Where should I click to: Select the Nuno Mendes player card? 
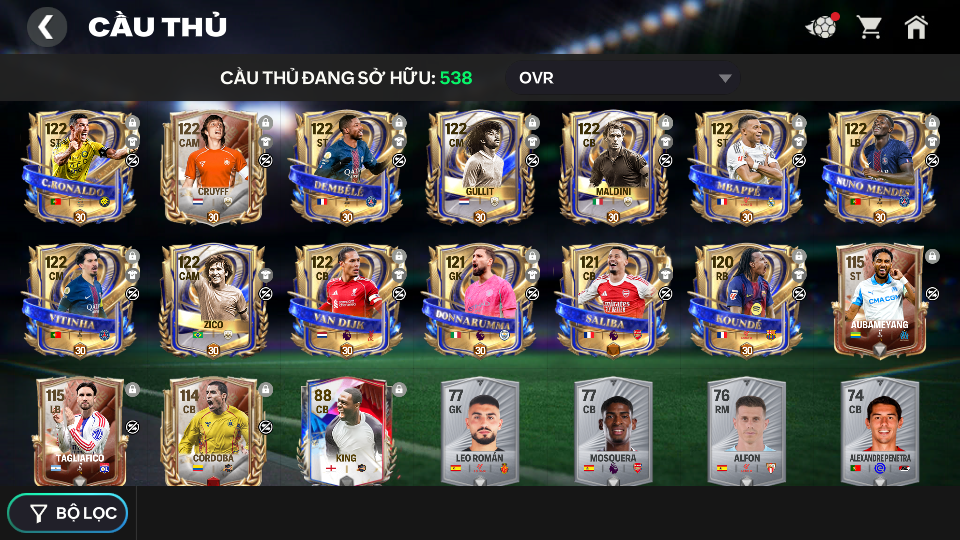878,167
